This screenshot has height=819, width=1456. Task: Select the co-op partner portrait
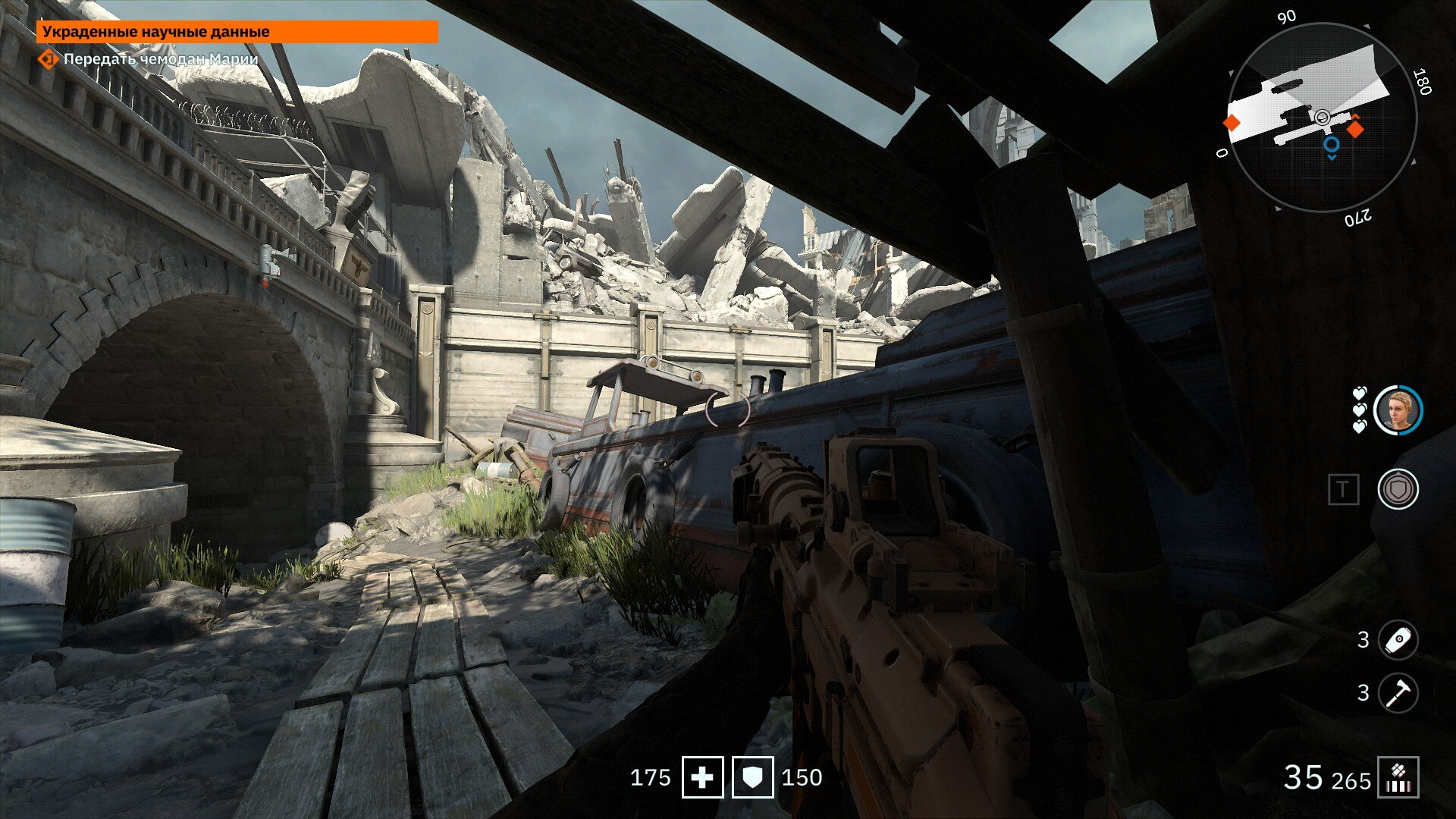click(x=1398, y=410)
